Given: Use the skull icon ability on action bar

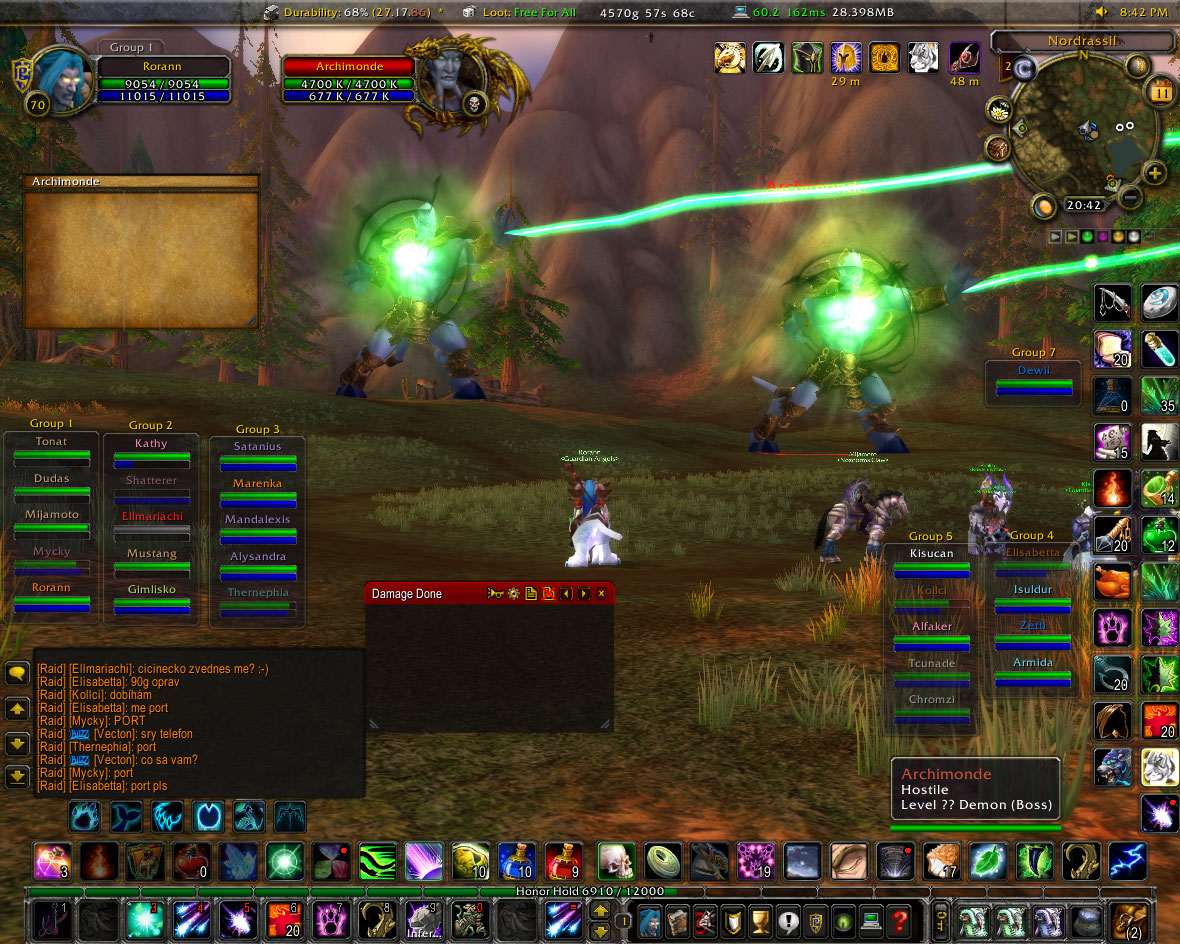Looking at the screenshot, I should pyautogui.click(x=616, y=861).
